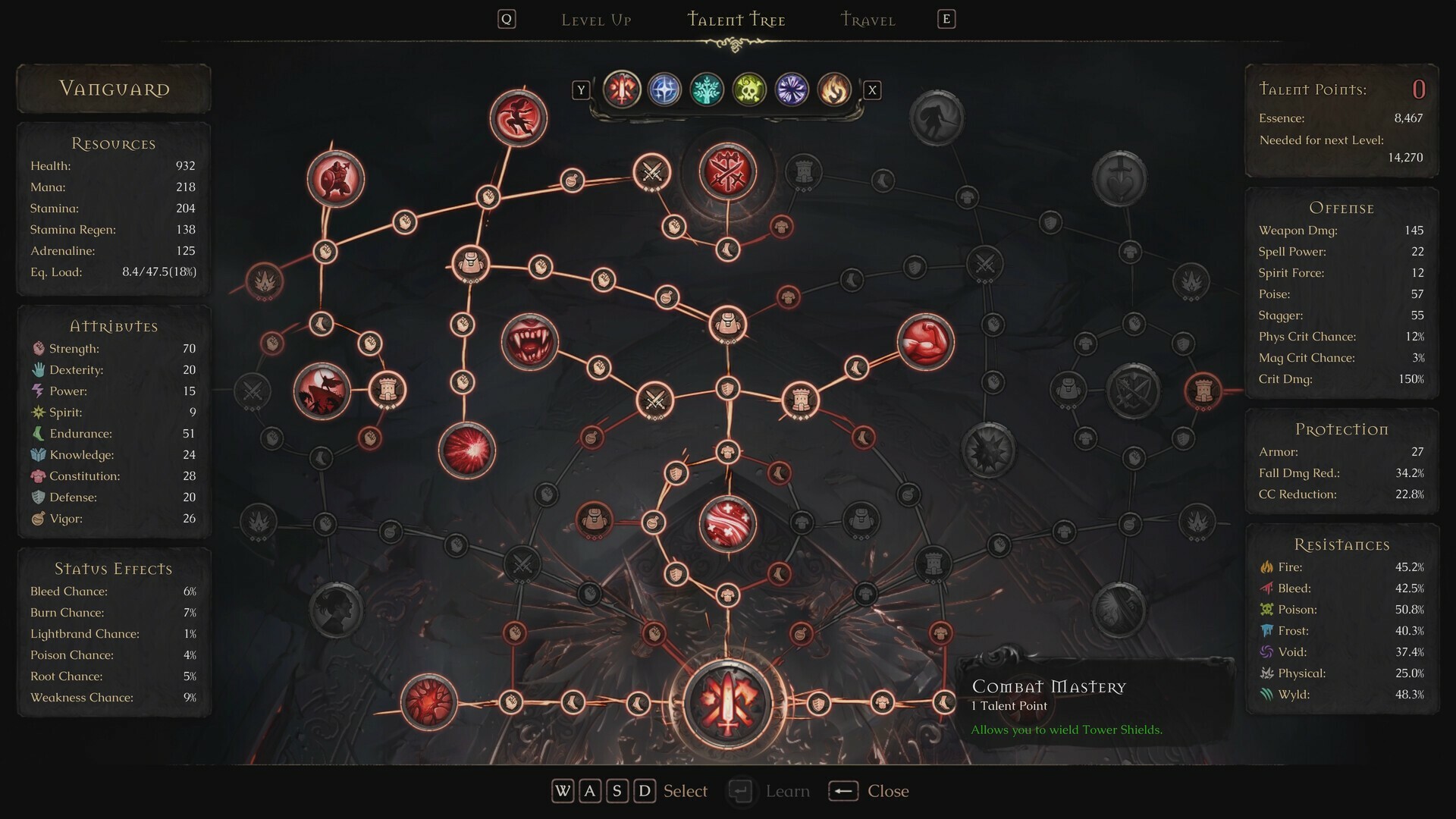
Task: Click the red explosion talent node on the left
Action: (466, 447)
